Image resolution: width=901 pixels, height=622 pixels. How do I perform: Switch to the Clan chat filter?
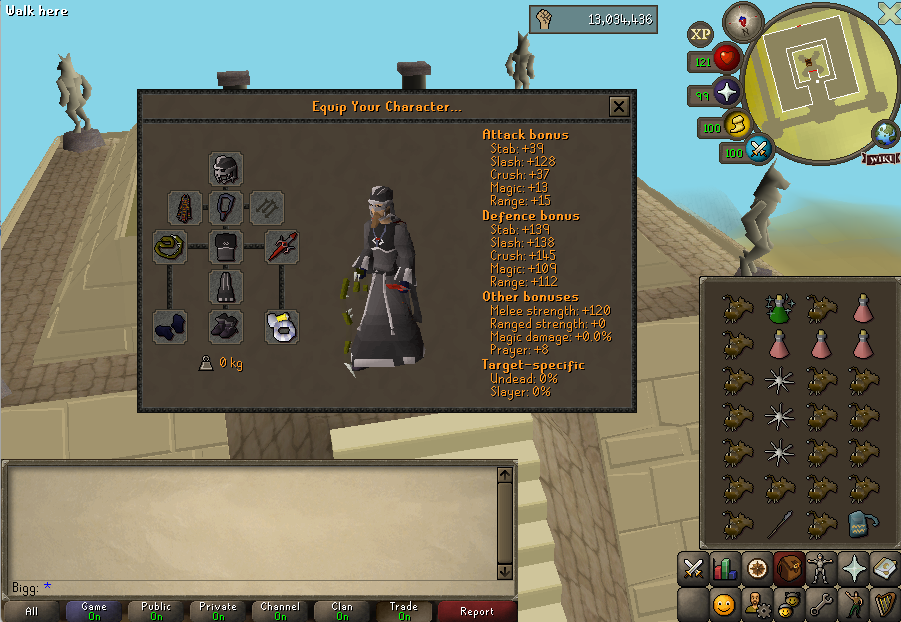click(x=342, y=611)
